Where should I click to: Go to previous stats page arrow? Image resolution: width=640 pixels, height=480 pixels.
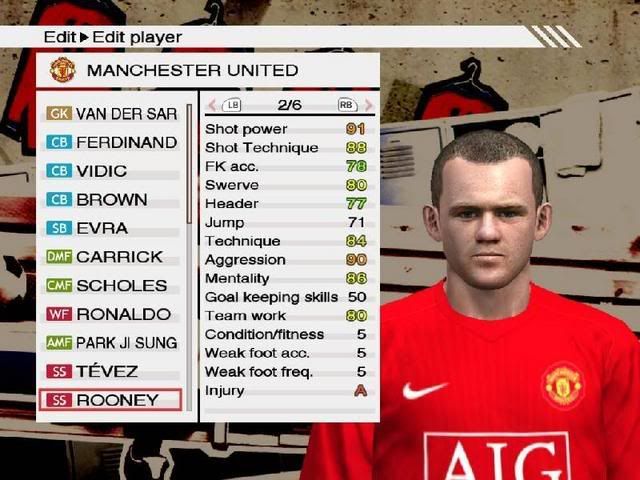coord(211,104)
